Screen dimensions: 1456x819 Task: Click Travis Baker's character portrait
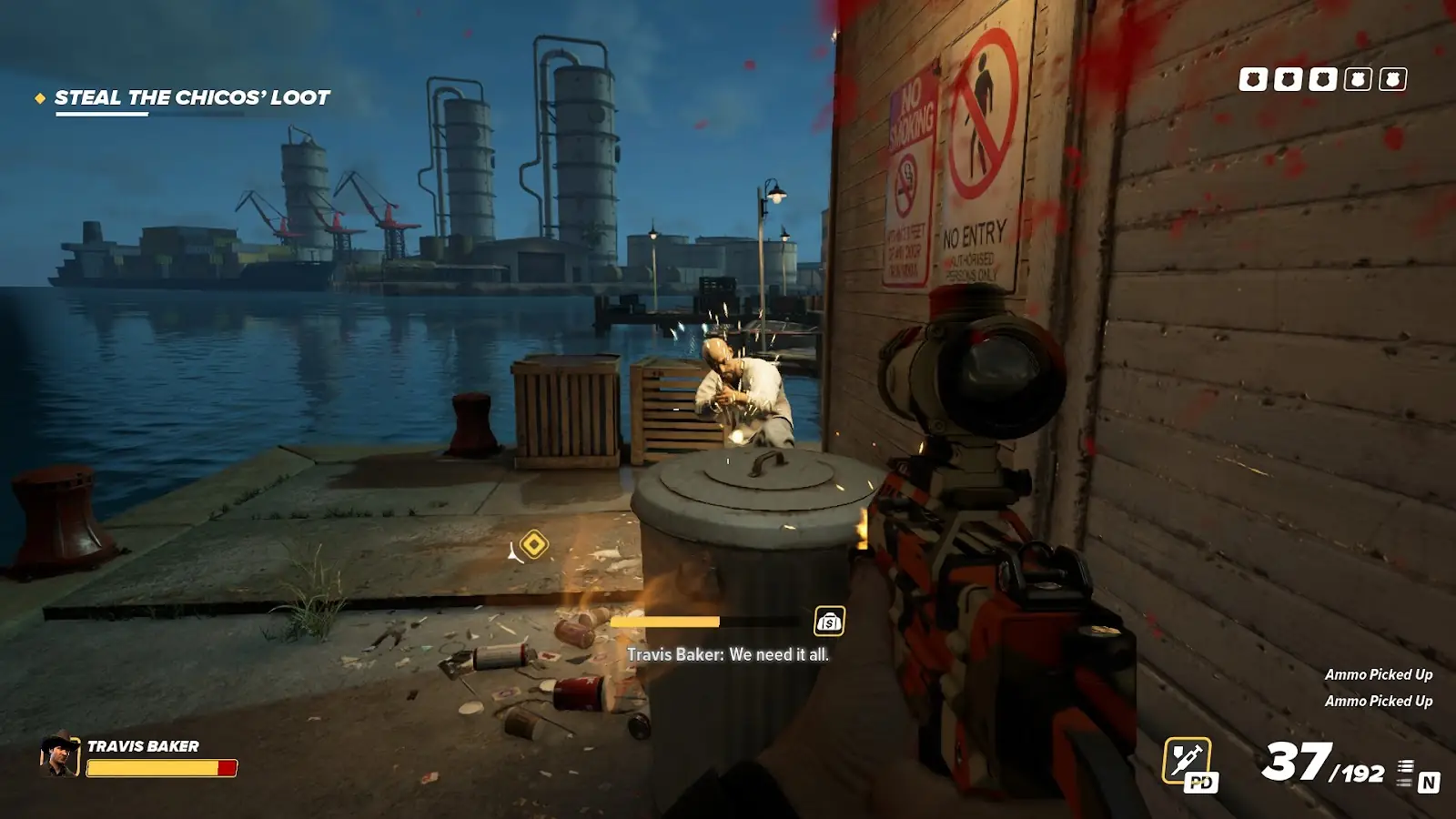(59, 754)
